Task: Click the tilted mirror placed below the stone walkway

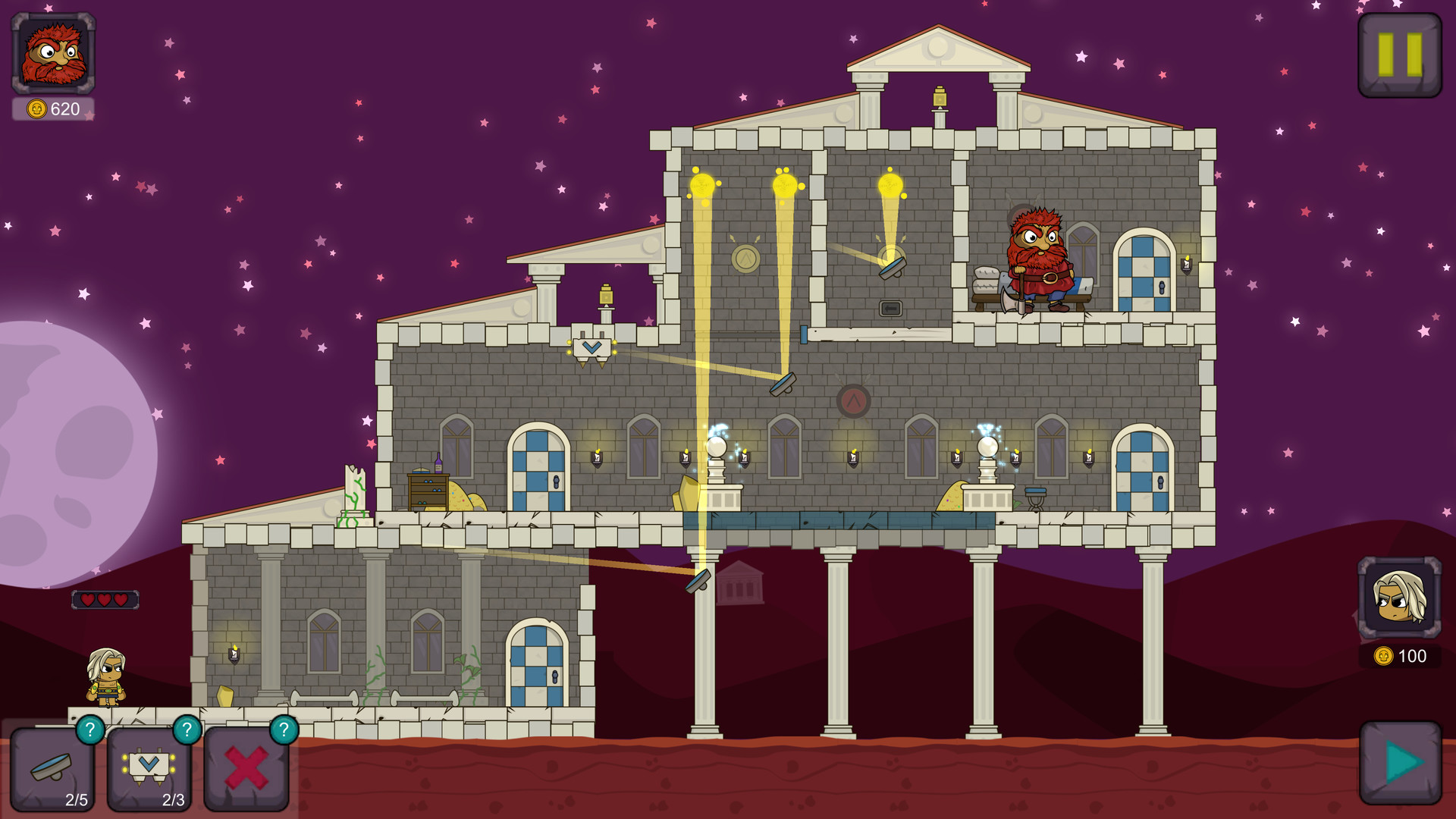Action: (x=698, y=582)
